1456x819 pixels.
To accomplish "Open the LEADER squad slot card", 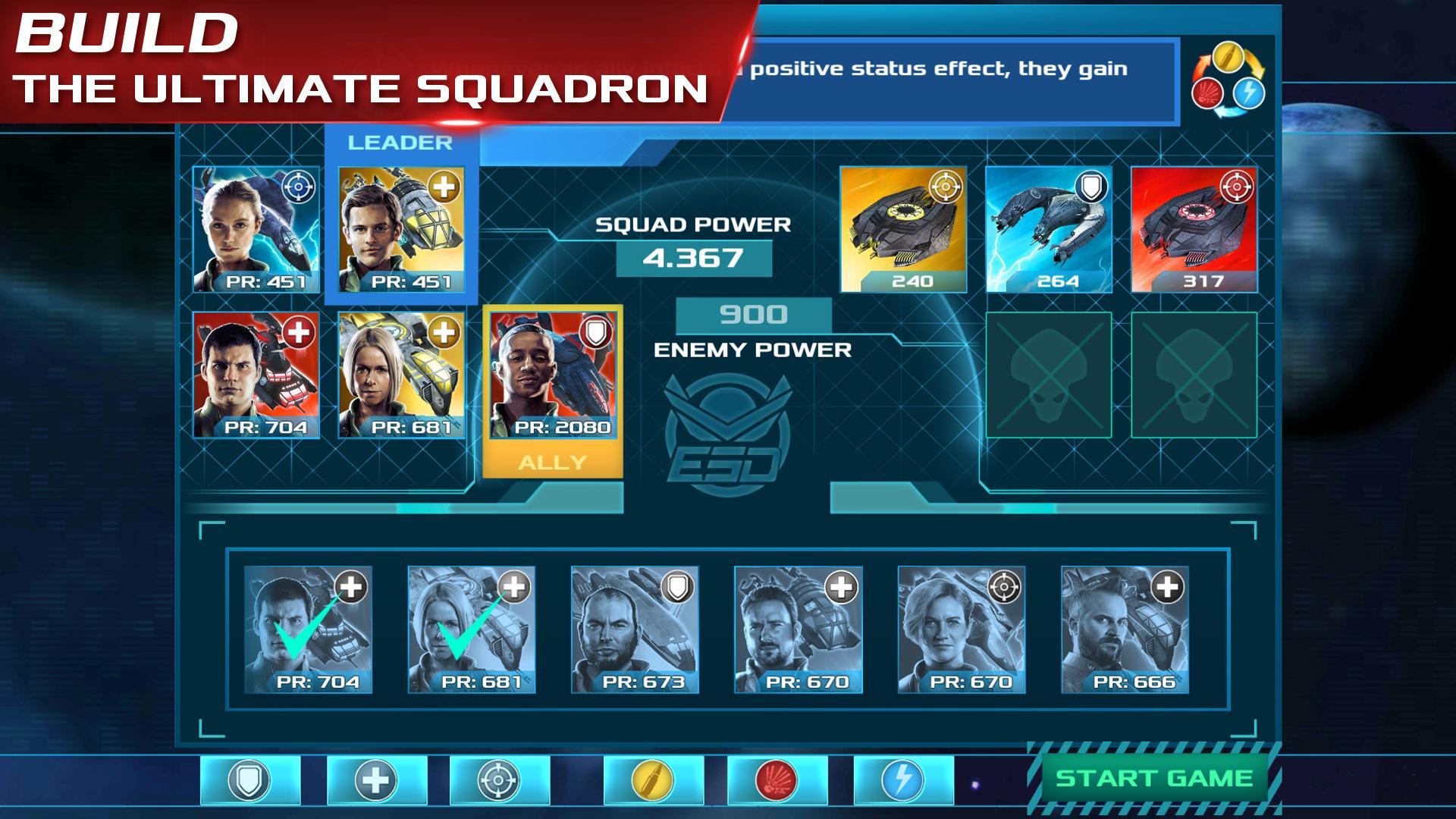I will coord(402,227).
